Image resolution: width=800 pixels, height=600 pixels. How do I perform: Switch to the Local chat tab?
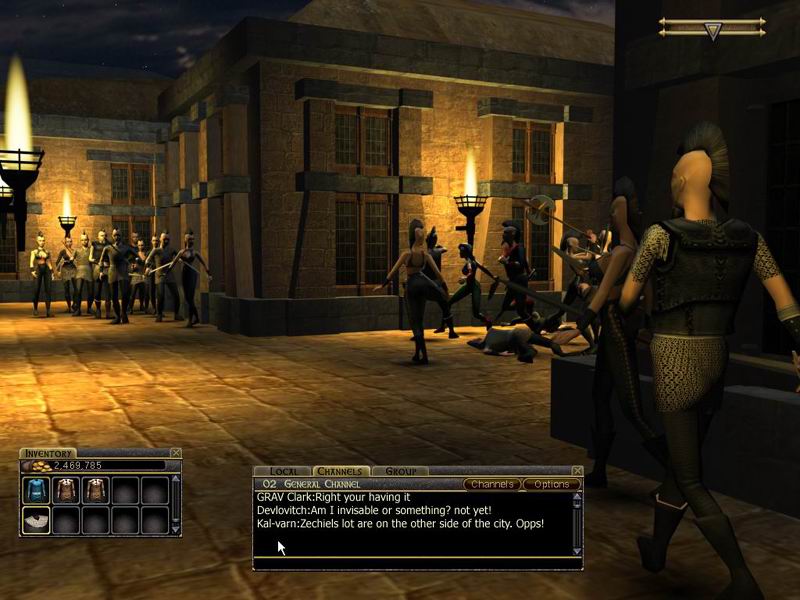[284, 471]
